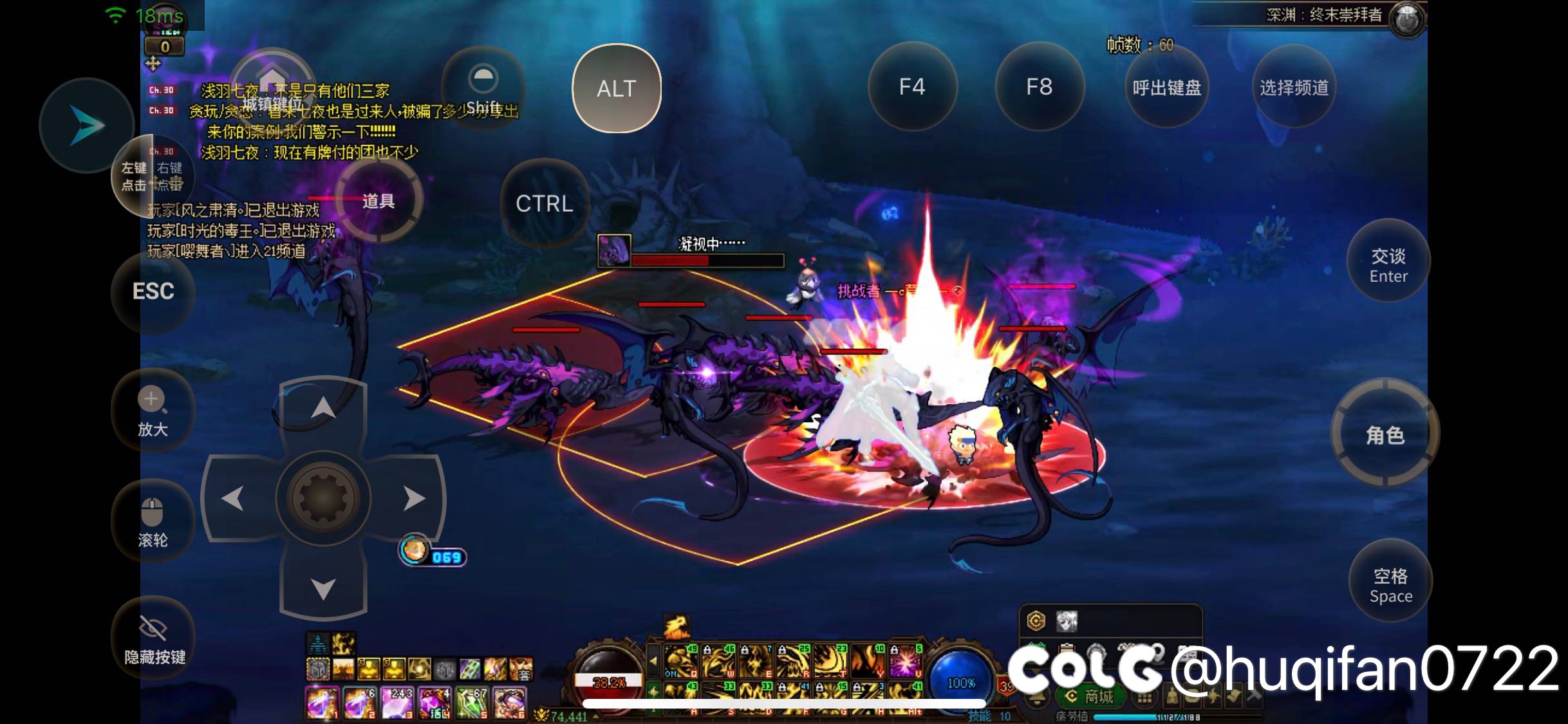Tap the F8 overlay button
Image resolution: width=1568 pixels, height=724 pixels.
pos(1039,87)
